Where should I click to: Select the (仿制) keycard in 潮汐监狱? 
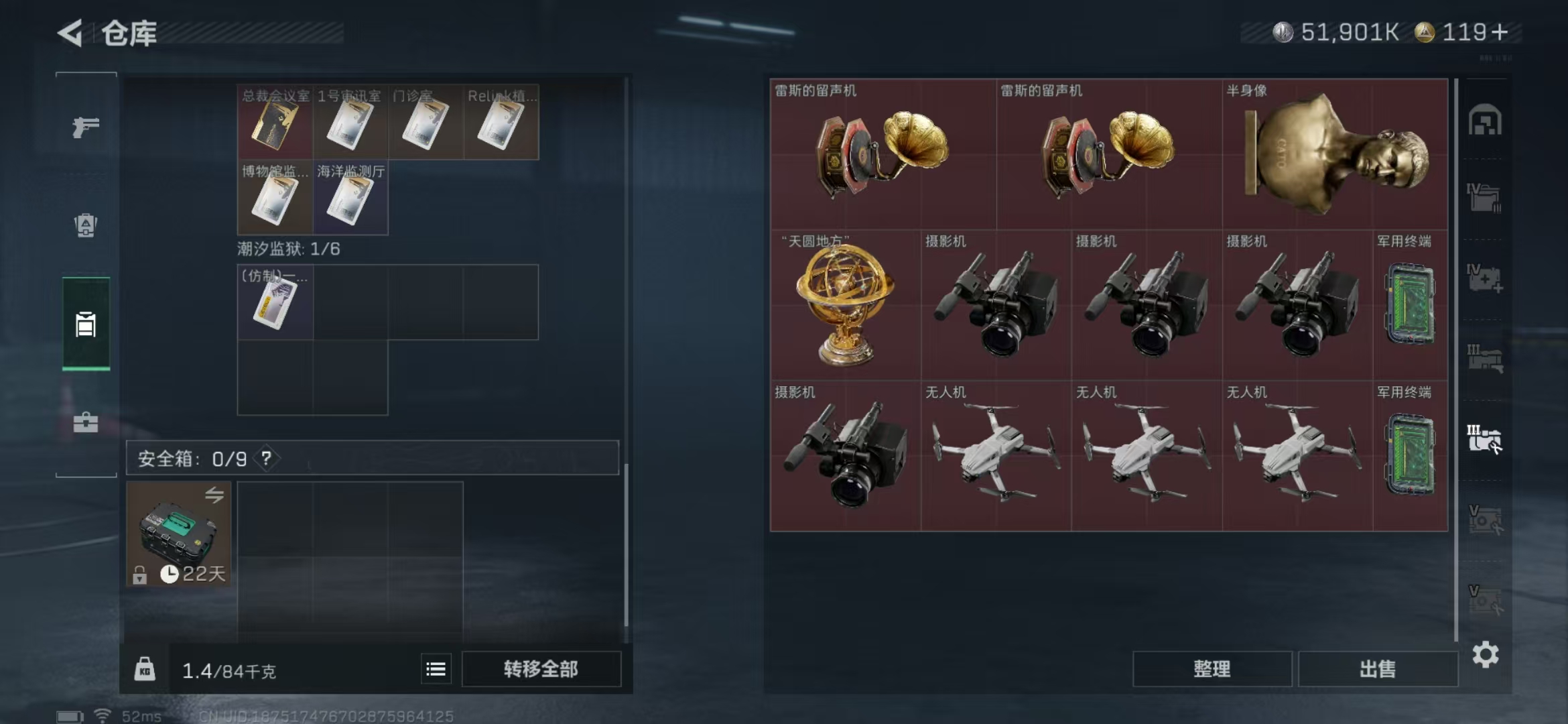[x=275, y=303]
